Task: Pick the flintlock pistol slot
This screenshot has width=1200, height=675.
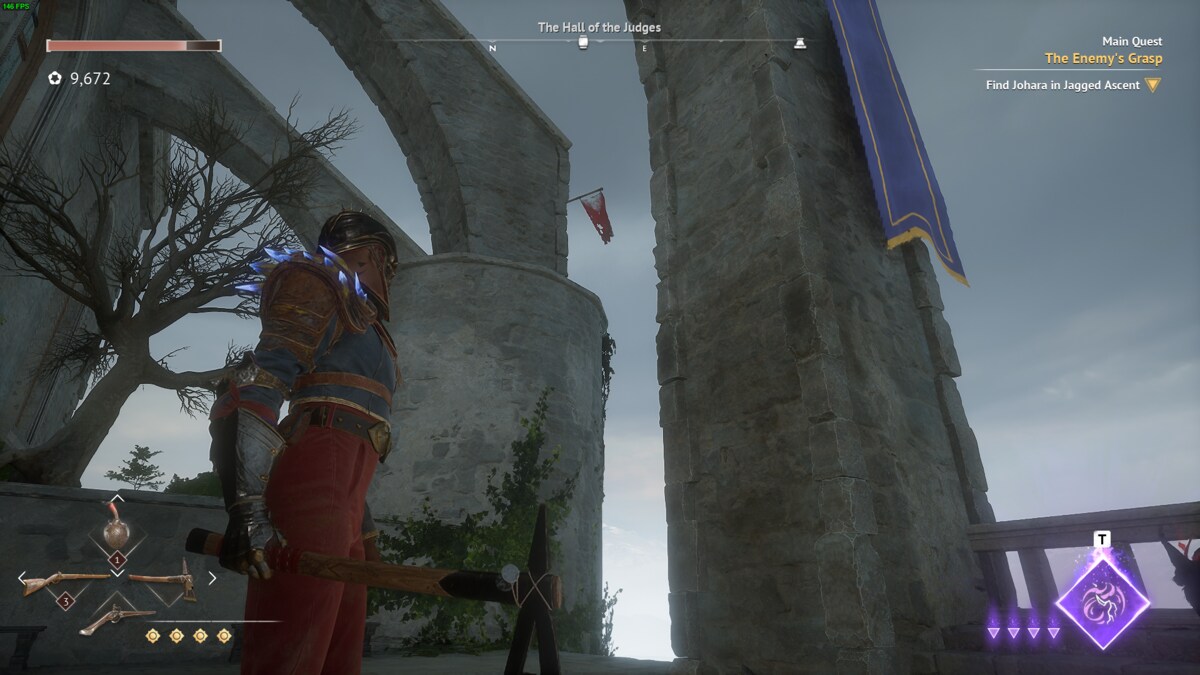Action: click(116, 619)
